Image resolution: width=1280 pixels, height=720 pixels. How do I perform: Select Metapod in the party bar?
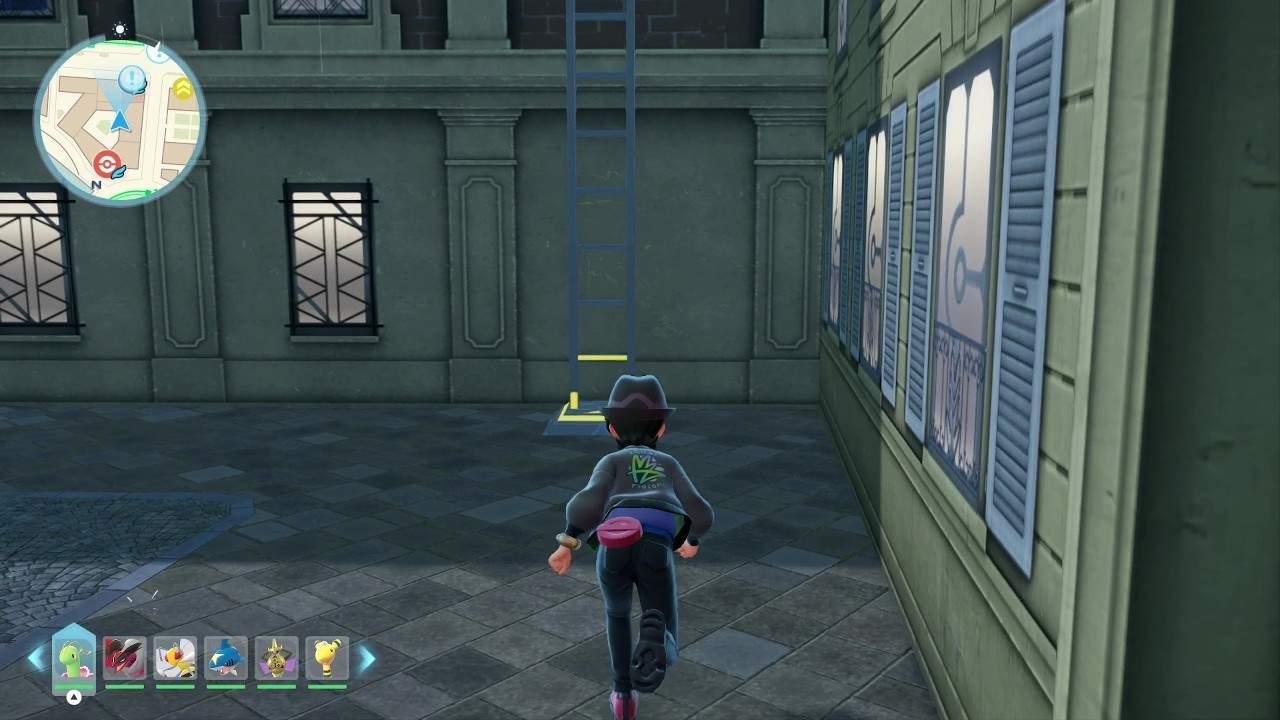tap(74, 658)
